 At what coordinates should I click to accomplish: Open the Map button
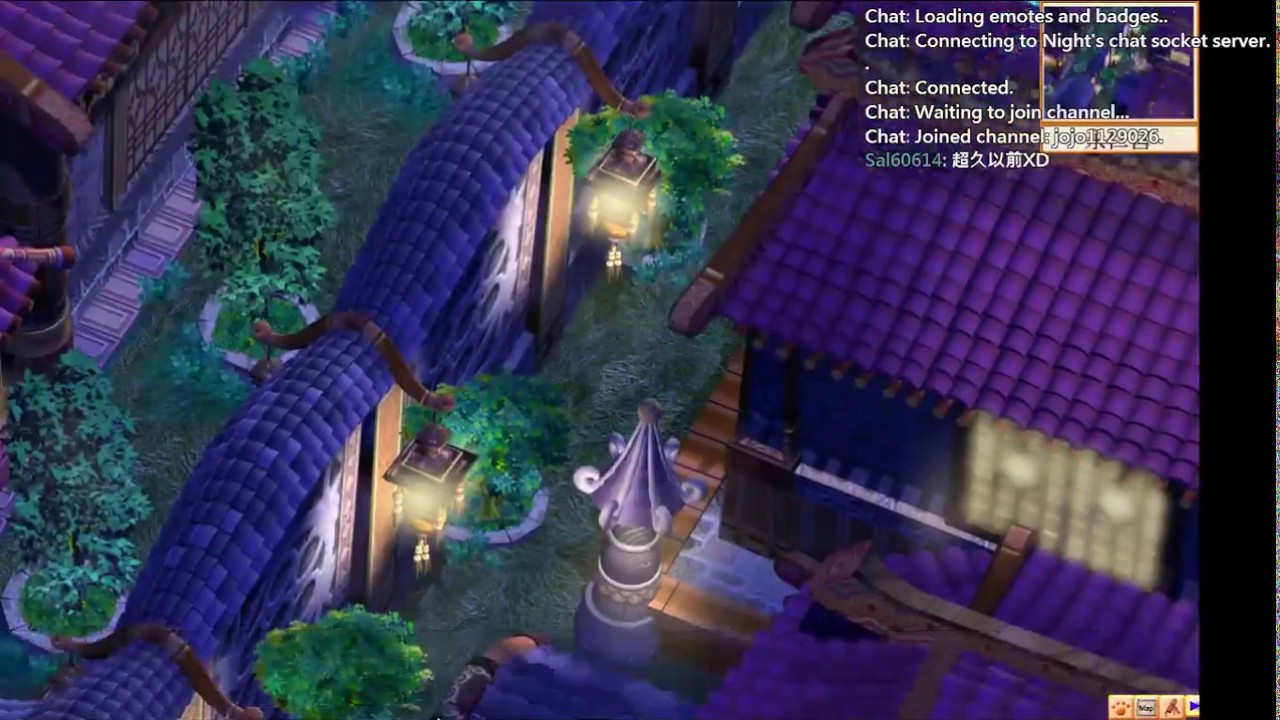(1147, 708)
